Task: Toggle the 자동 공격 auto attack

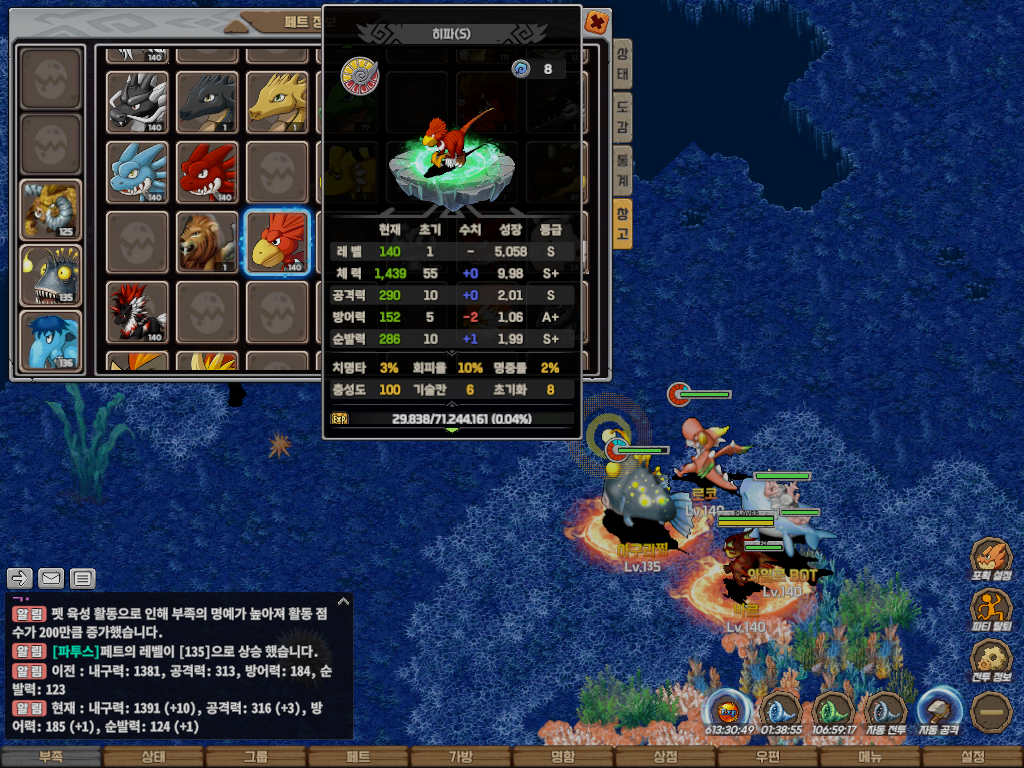Action: click(x=939, y=714)
